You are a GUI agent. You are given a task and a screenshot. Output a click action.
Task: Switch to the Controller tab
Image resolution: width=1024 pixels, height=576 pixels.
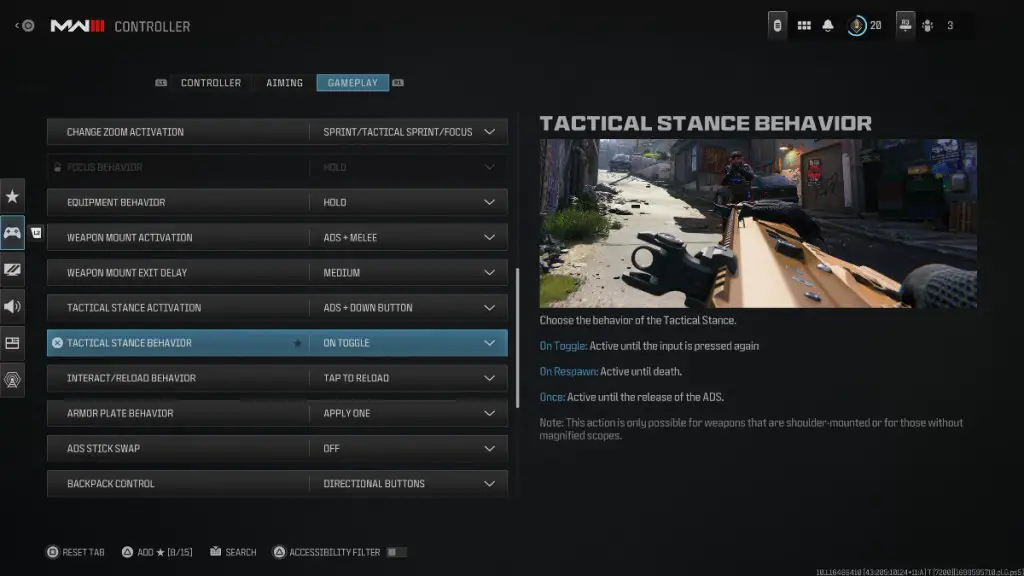pos(210,83)
